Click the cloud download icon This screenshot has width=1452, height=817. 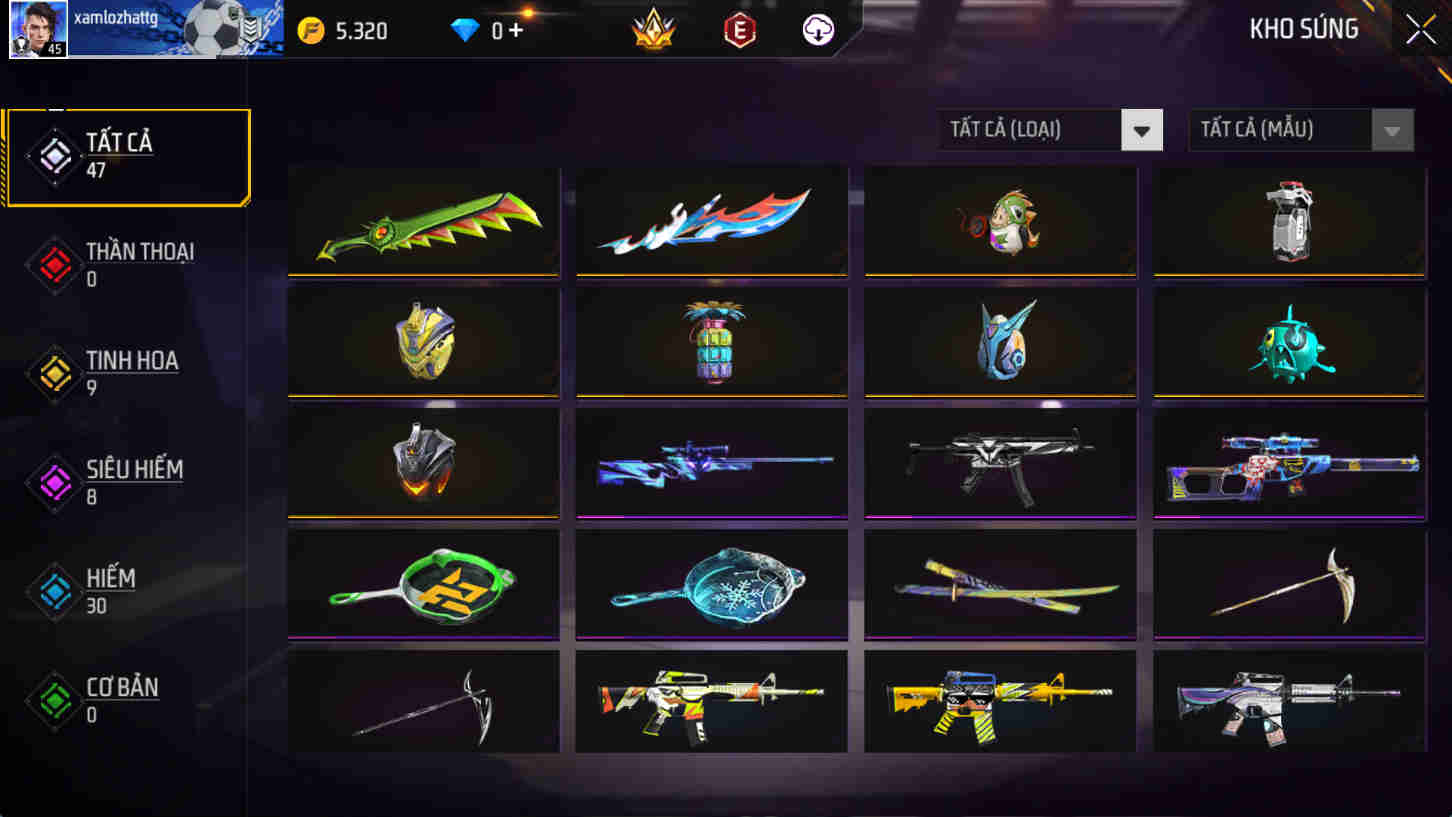[816, 31]
